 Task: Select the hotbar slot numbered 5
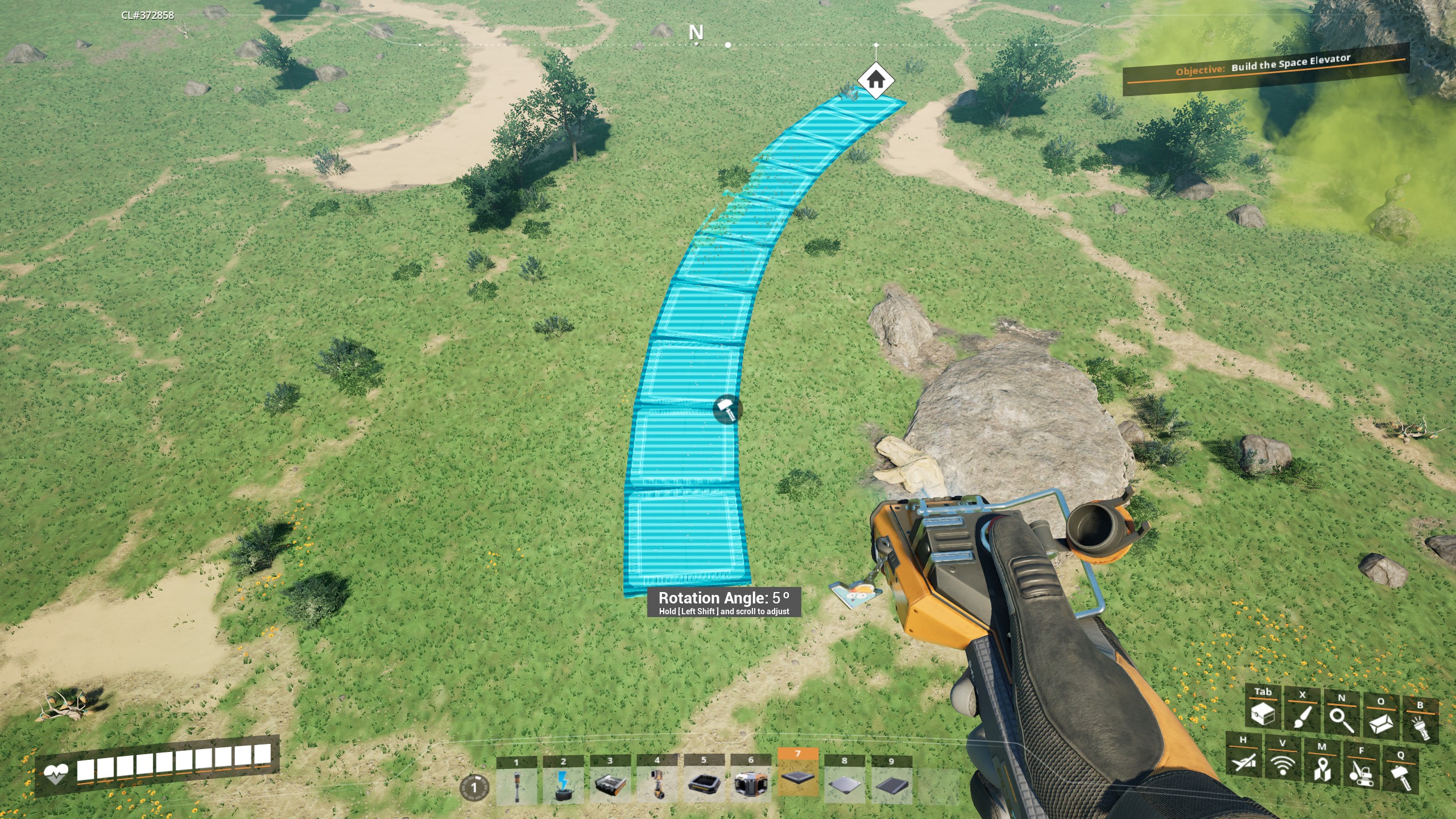click(x=704, y=785)
